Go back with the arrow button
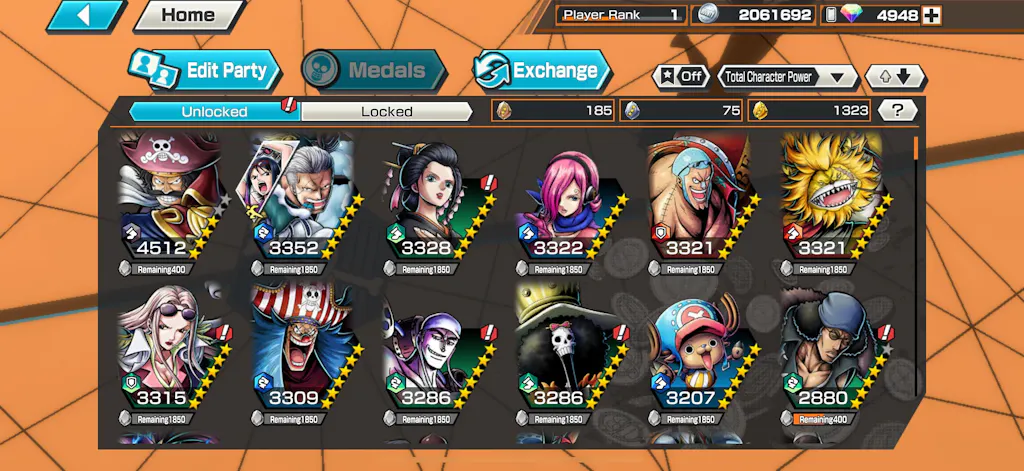The width and height of the screenshot is (1024, 471). pyautogui.click(x=85, y=16)
